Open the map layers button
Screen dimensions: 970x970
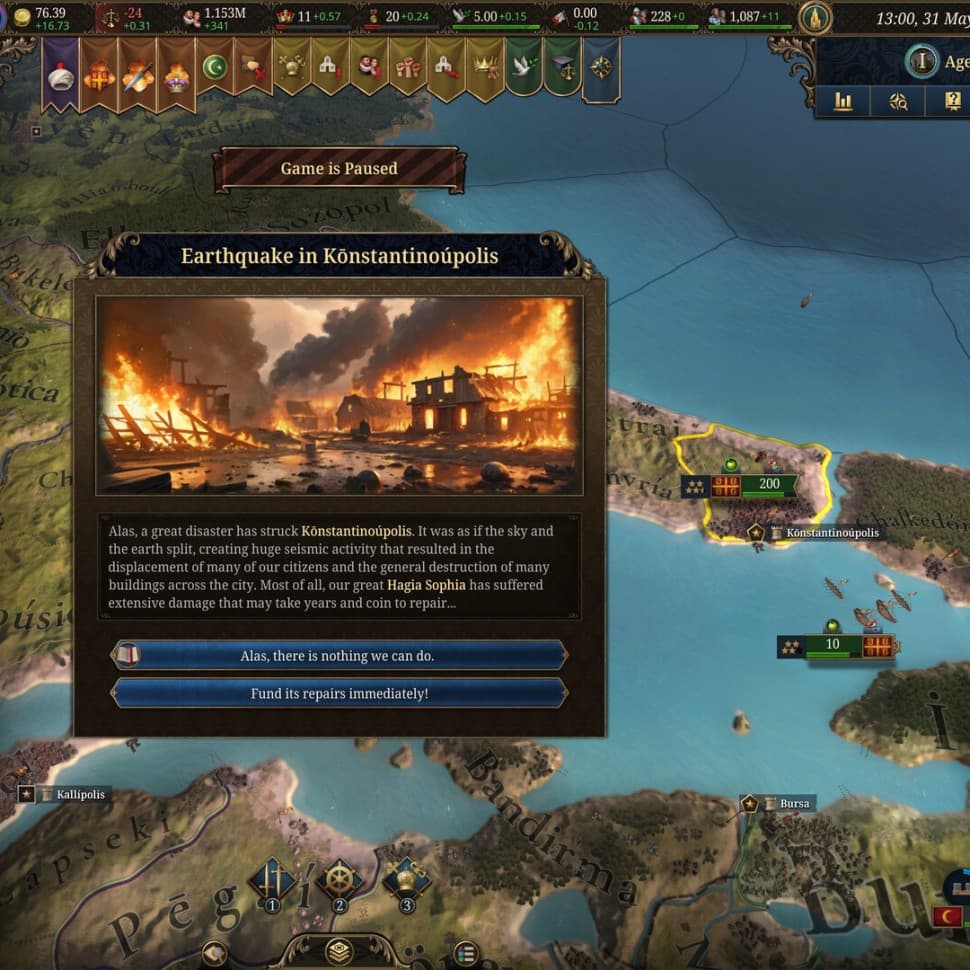tap(339, 951)
